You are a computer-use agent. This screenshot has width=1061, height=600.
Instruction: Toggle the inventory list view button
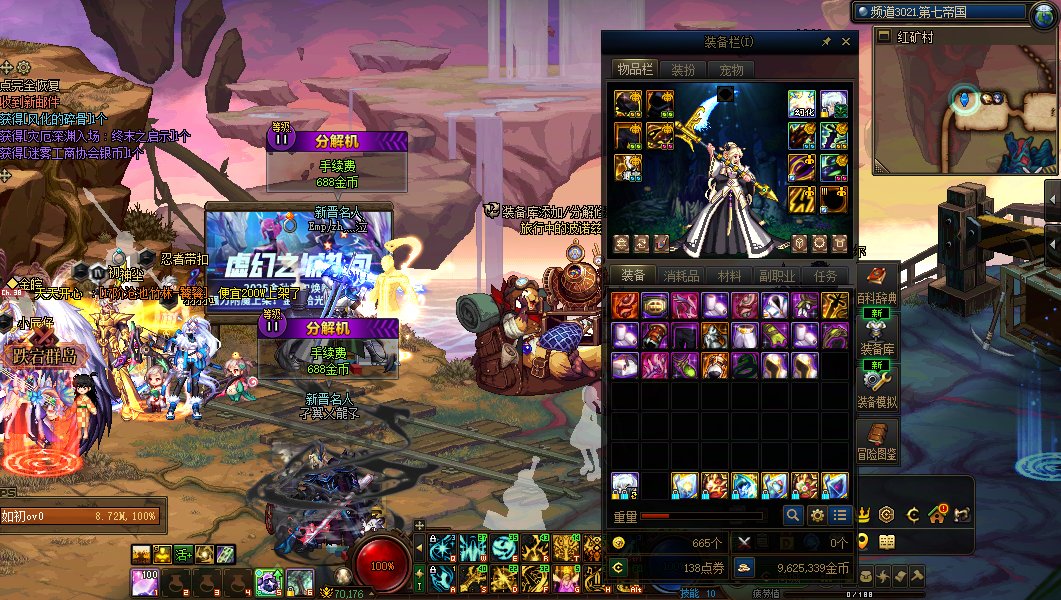840,515
